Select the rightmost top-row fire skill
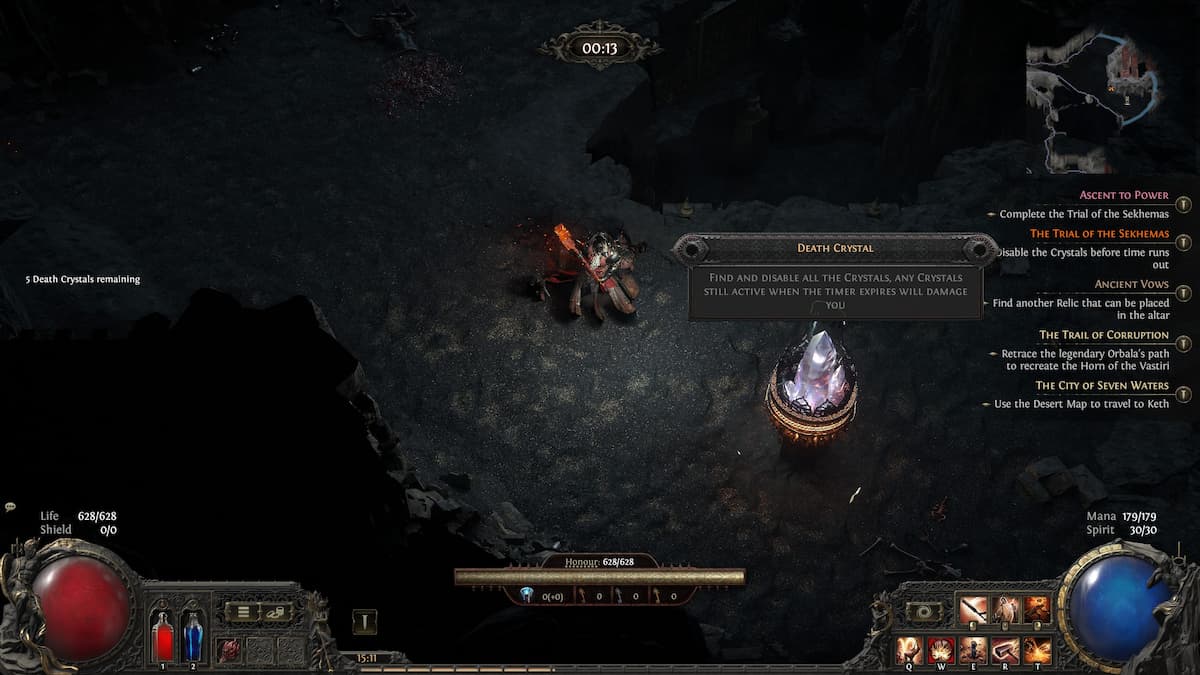This screenshot has height=675, width=1200. [1037, 609]
